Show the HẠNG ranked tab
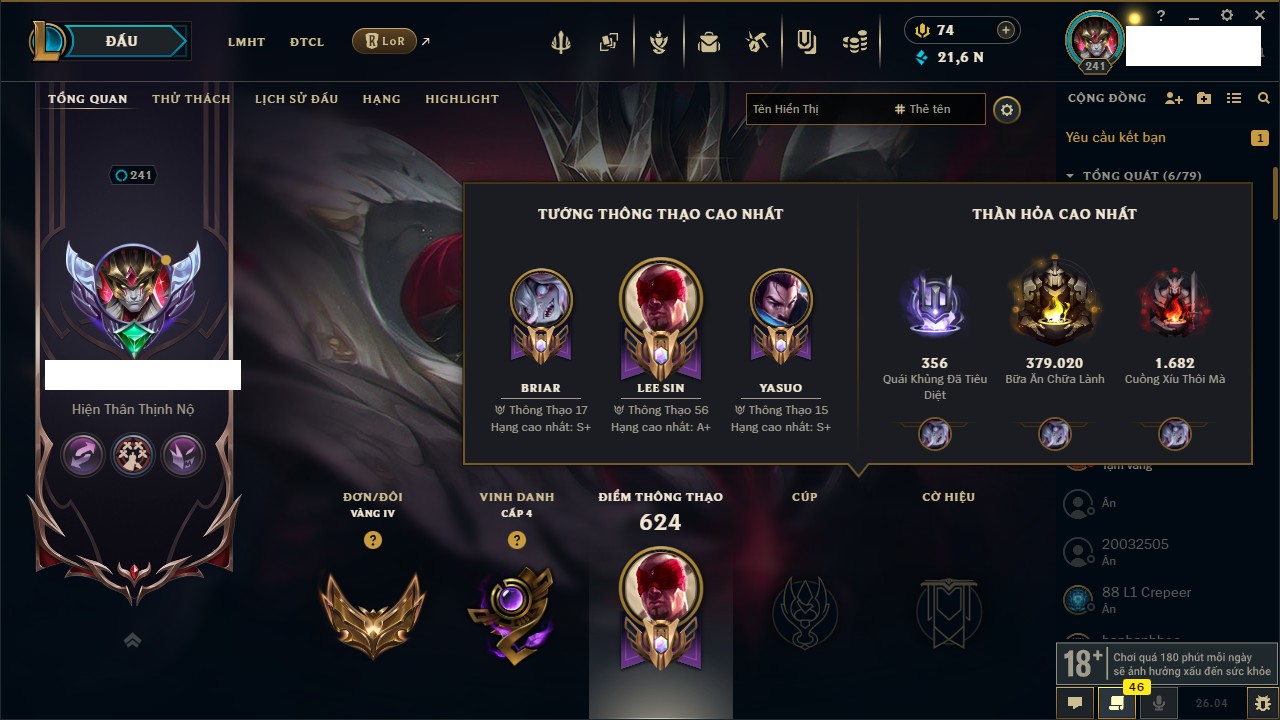 tap(381, 99)
